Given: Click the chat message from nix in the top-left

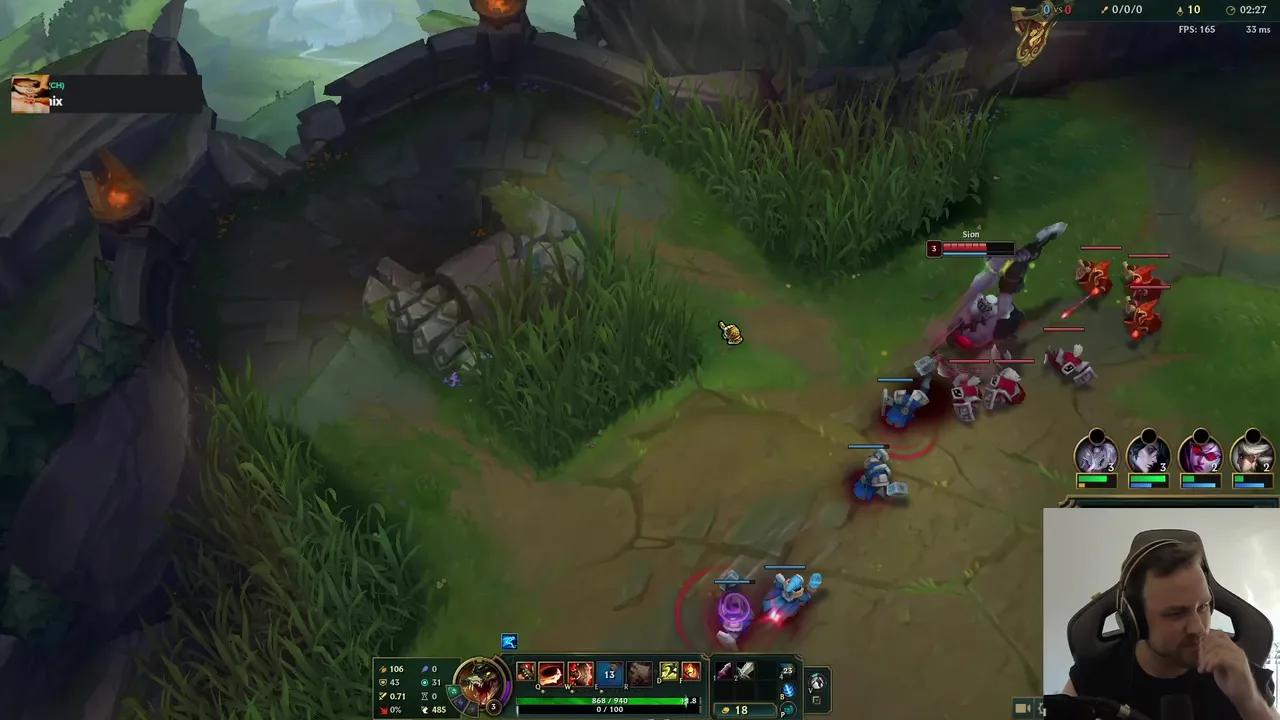Looking at the screenshot, I should tap(55, 100).
